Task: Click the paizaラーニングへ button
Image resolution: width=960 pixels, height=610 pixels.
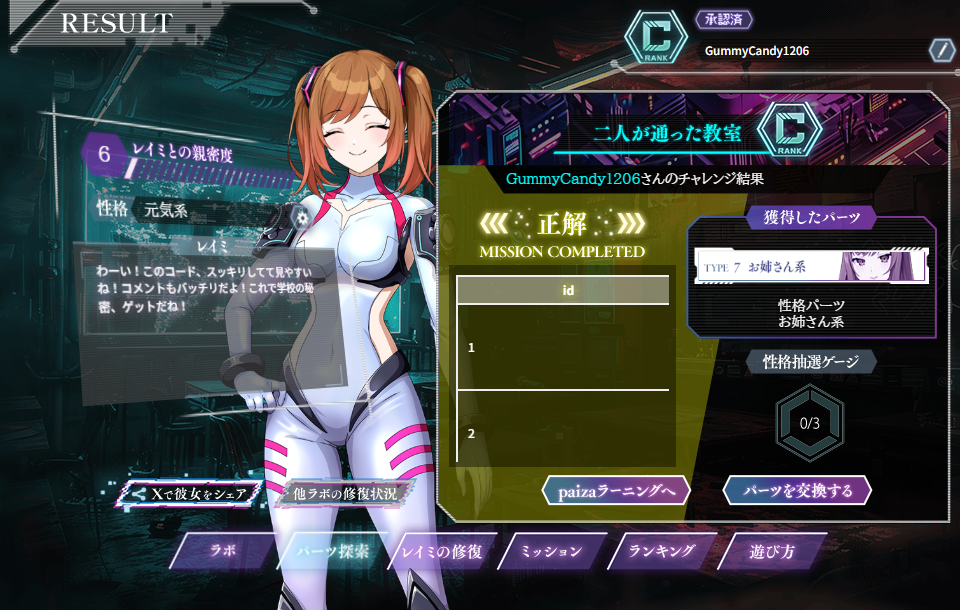Action: coord(616,490)
